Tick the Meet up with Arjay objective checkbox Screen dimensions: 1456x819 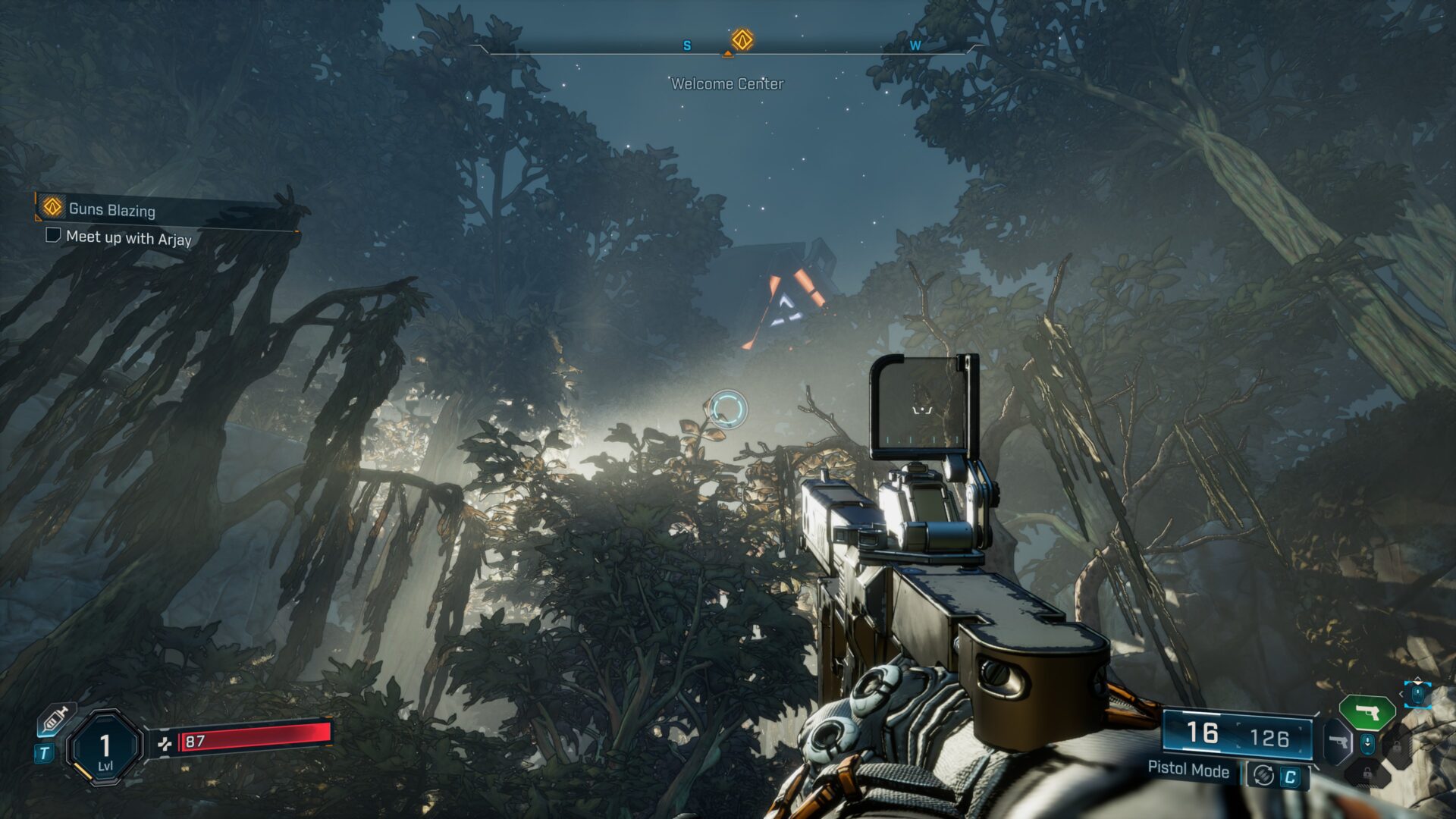[x=53, y=235]
